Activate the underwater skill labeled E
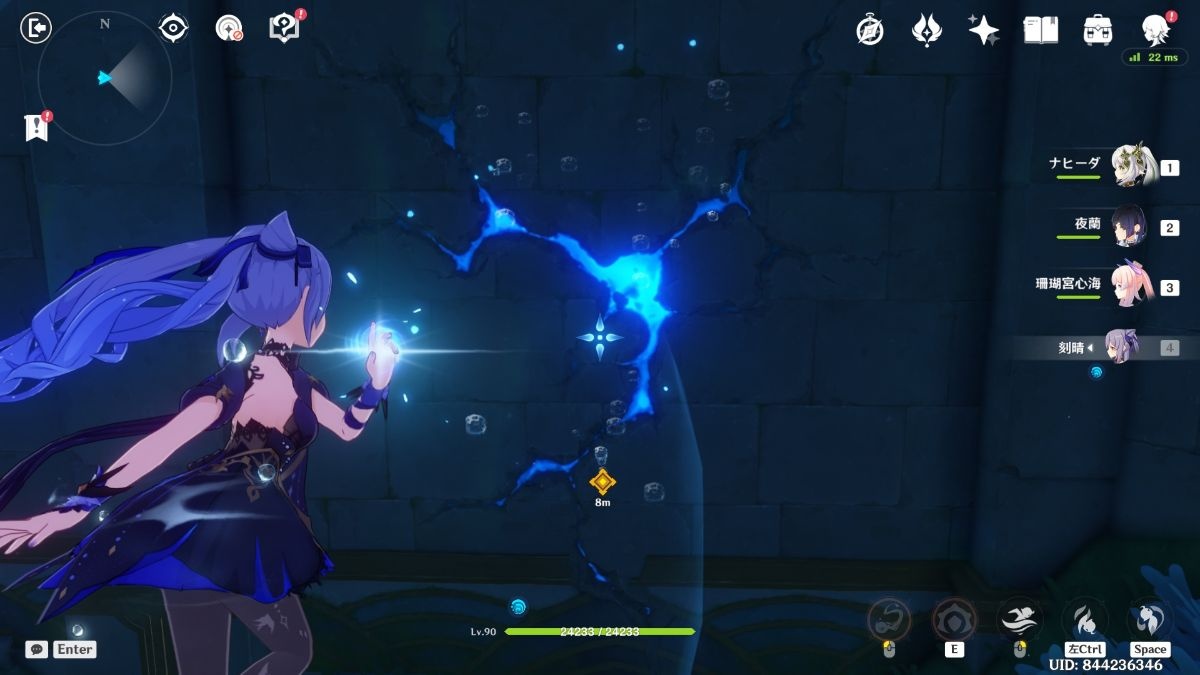1200x675 pixels. [x=953, y=619]
